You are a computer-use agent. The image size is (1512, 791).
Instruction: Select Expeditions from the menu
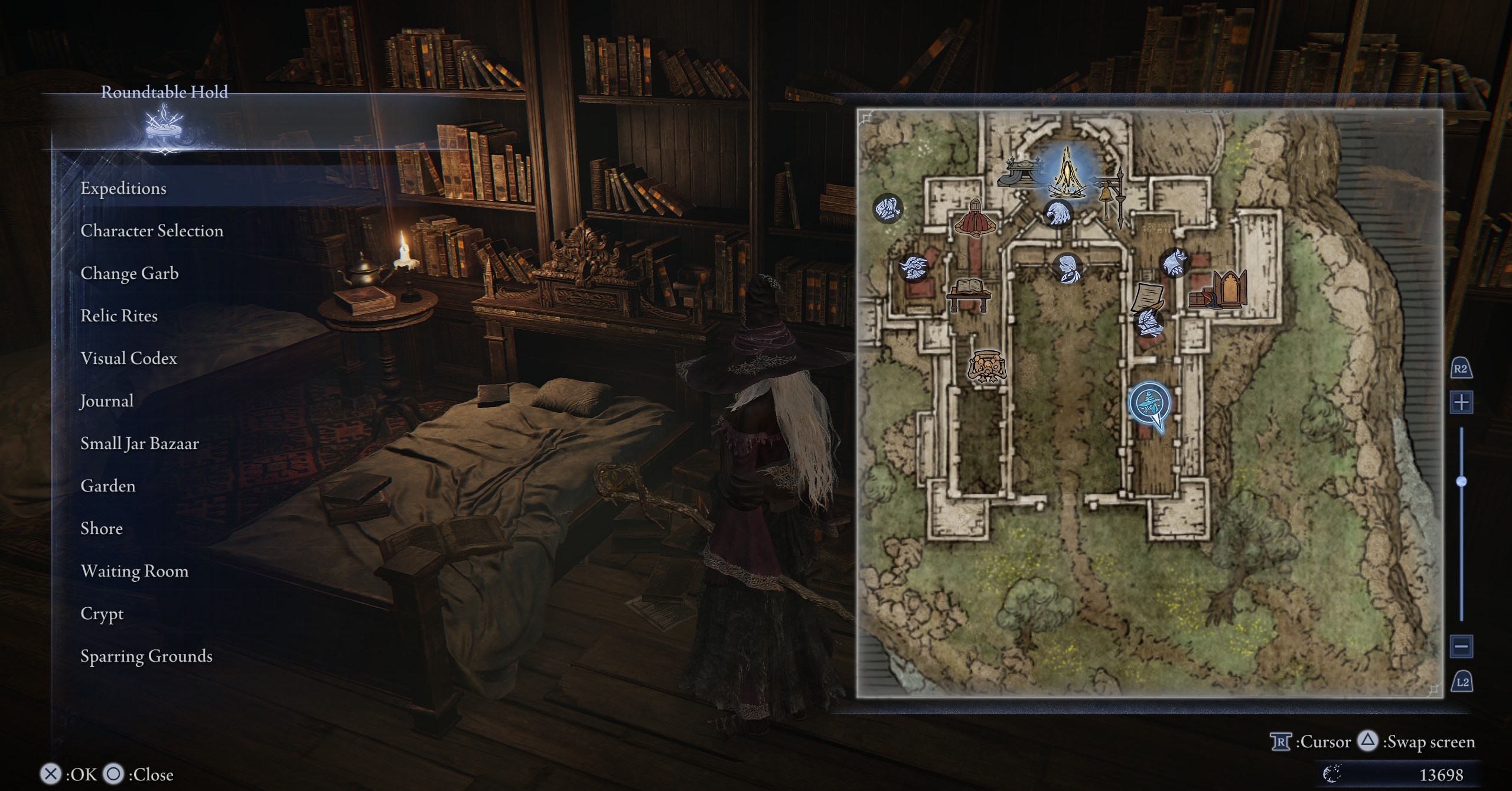[123, 188]
